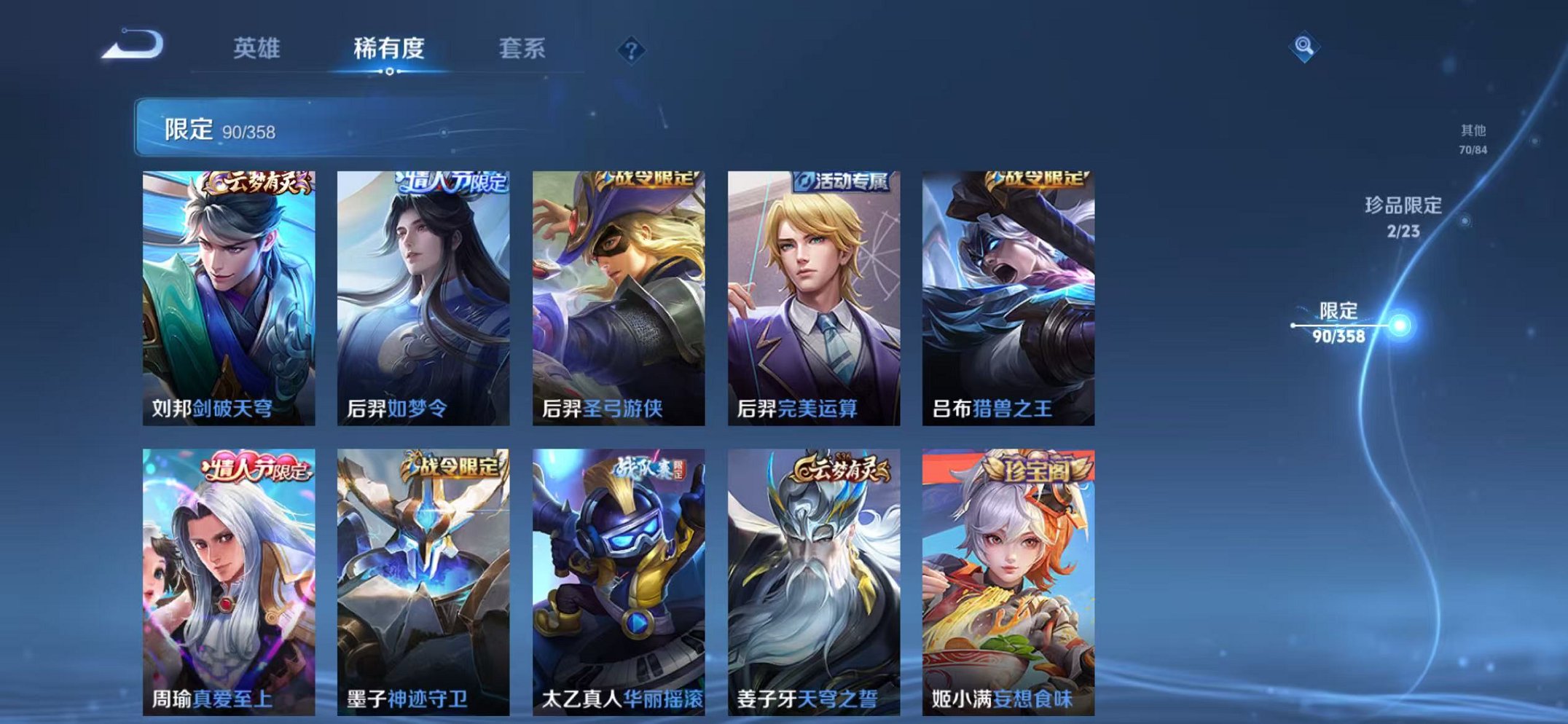Select the 稀有度 tab
Viewport: 1568px width, 724px height.
click(390, 47)
